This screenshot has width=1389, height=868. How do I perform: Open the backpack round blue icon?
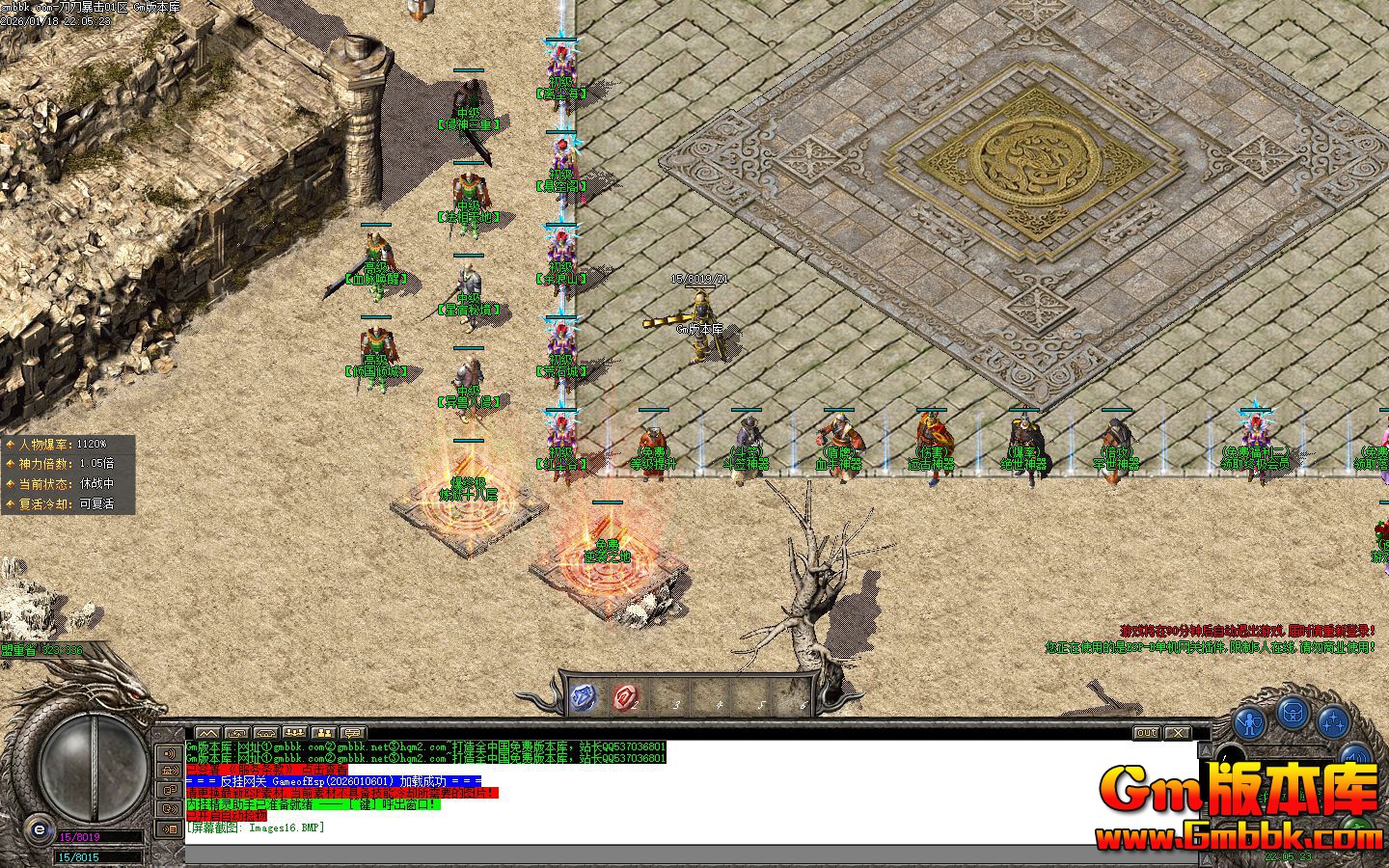(x=1293, y=713)
